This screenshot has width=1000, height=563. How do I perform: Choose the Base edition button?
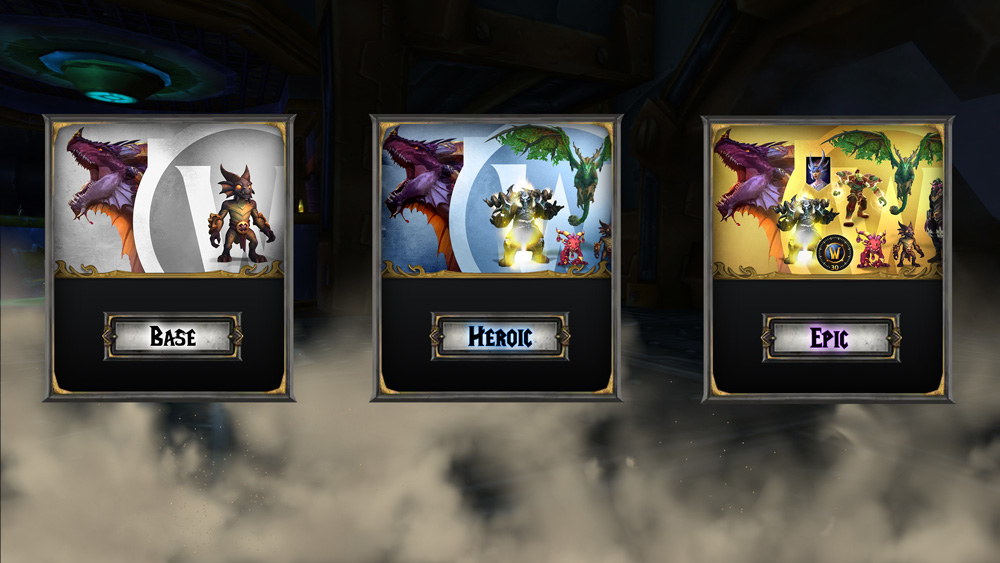point(172,337)
